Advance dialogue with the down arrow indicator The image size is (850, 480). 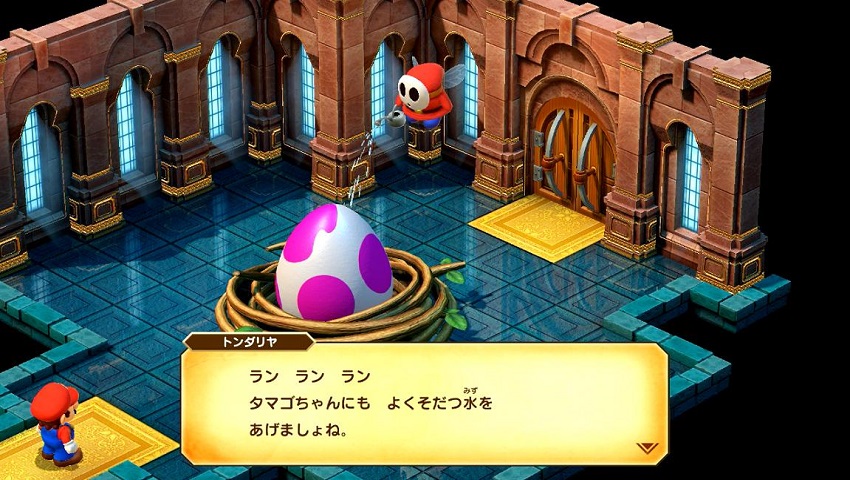tap(647, 447)
